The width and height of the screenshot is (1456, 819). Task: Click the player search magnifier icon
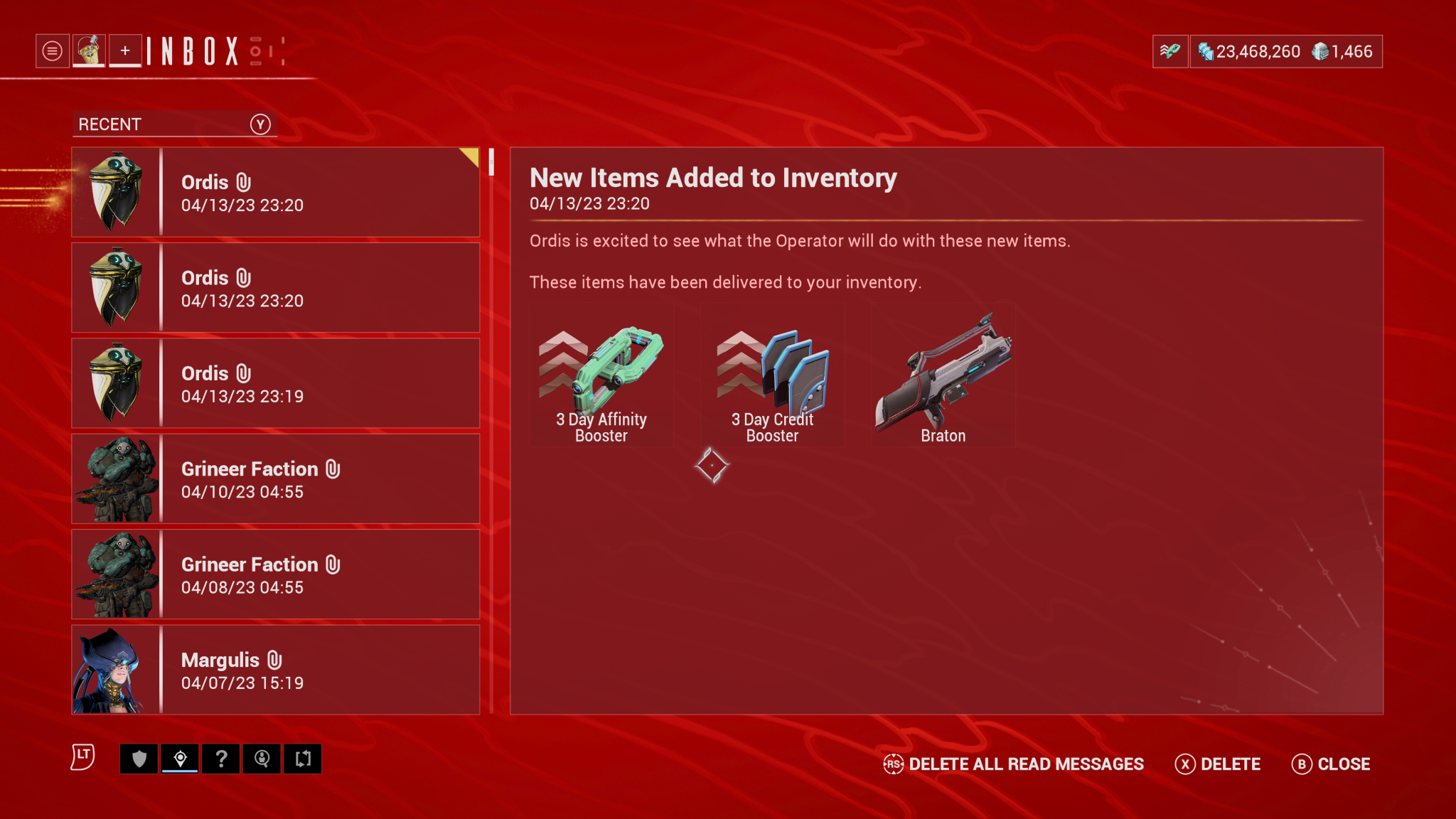[x=262, y=759]
